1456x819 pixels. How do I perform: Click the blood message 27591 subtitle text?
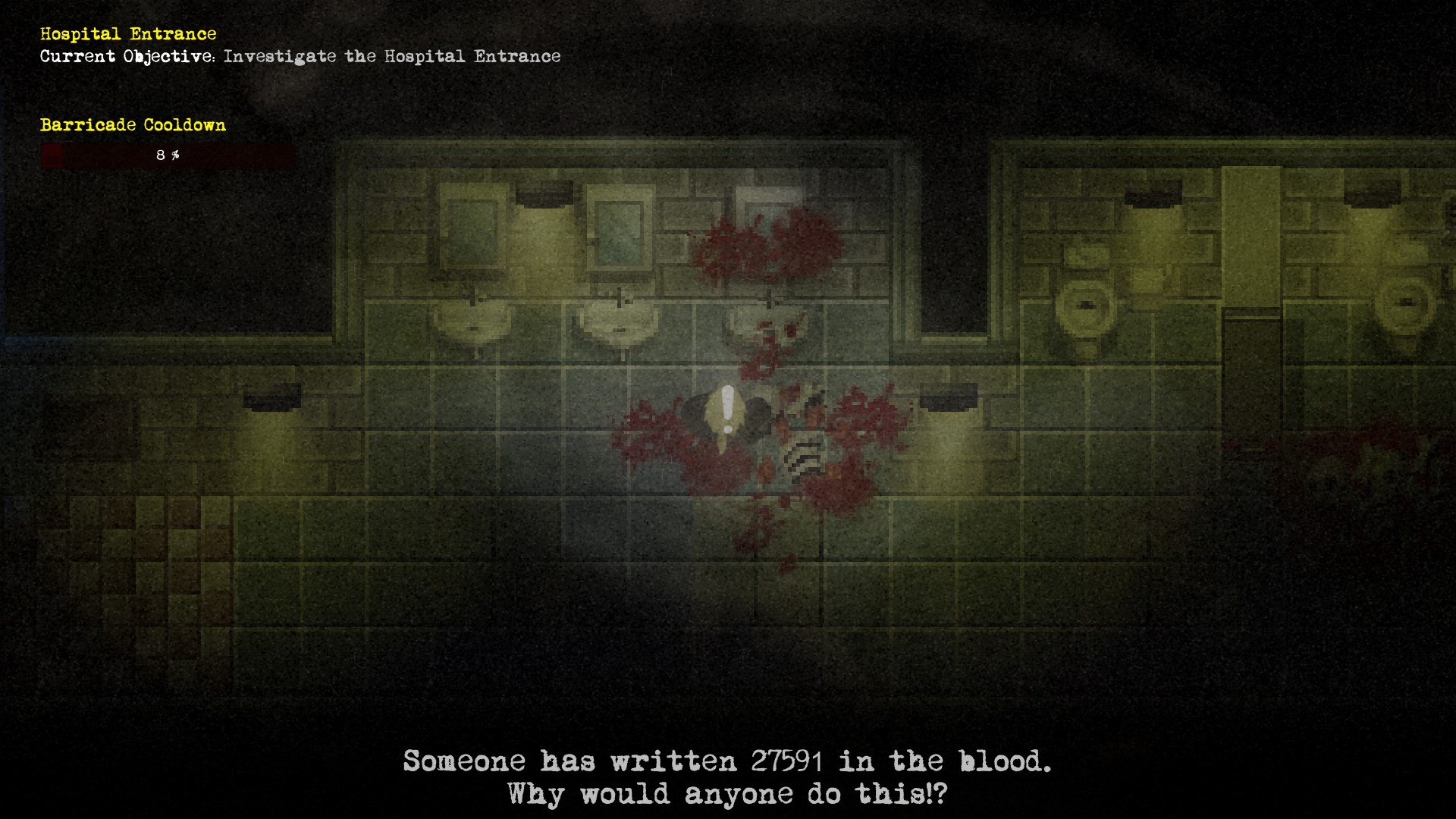(728, 761)
